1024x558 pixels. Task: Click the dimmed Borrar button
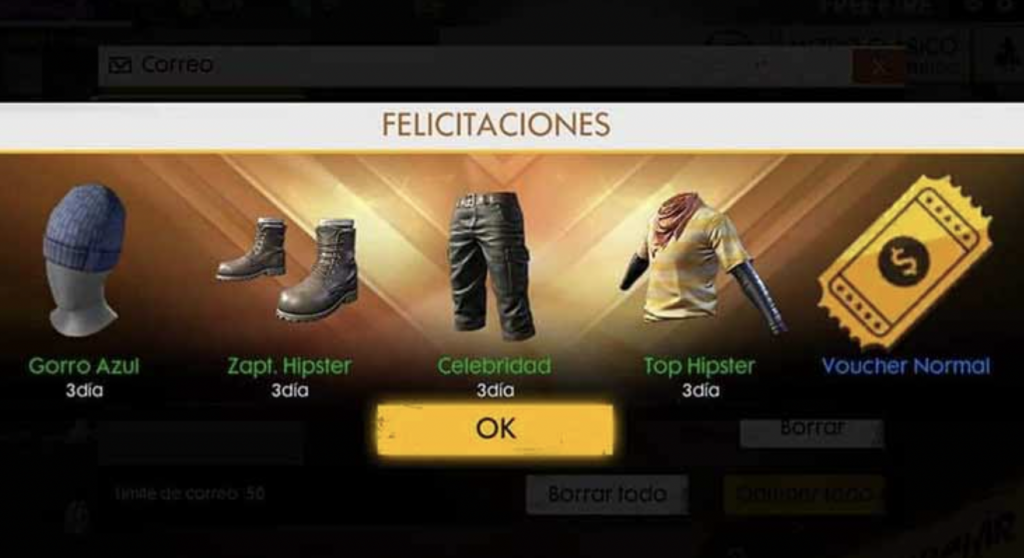click(x=811, y=429)
